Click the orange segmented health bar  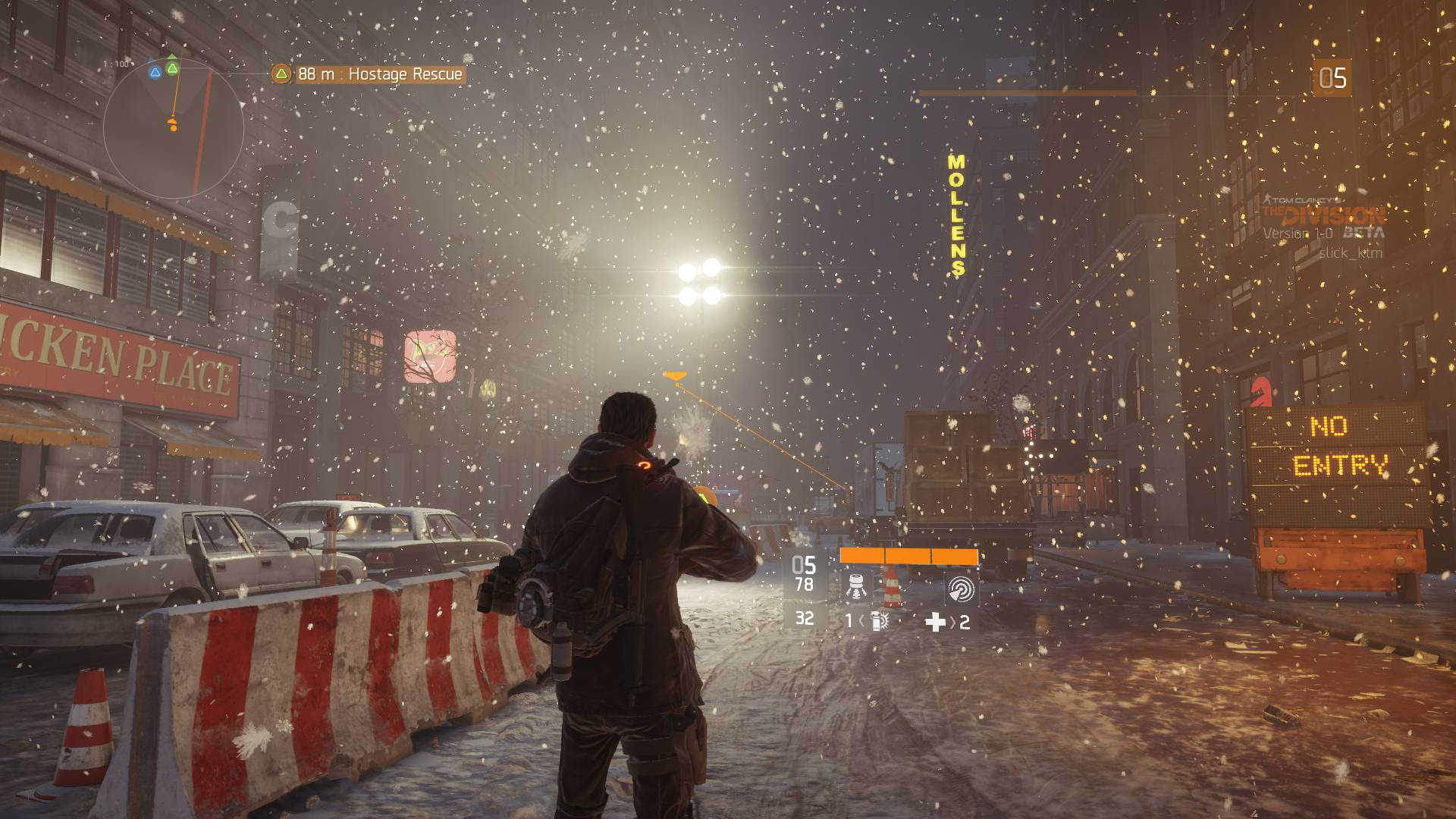click(908, 556)
